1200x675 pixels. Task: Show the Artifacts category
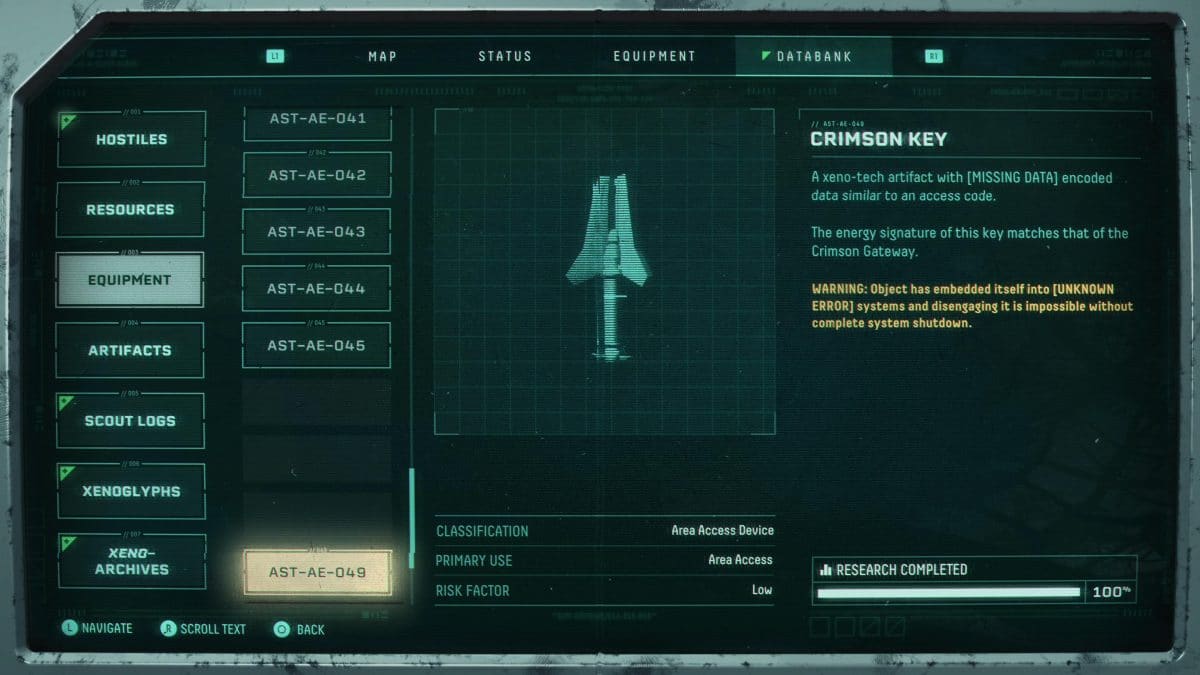pyautogui.click(x=130, y=351)
